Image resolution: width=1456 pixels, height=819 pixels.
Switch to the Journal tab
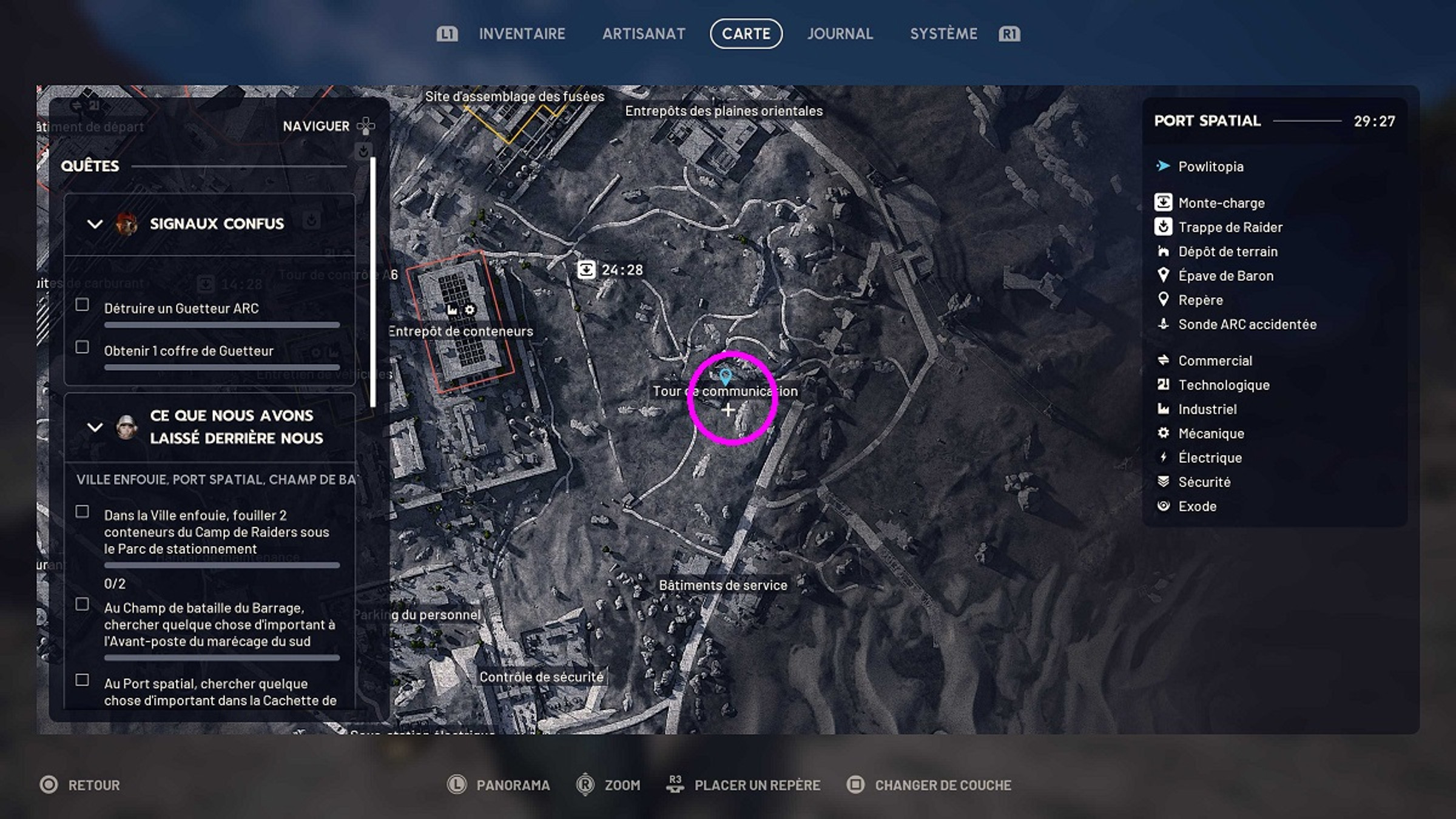tap(840, 33)
